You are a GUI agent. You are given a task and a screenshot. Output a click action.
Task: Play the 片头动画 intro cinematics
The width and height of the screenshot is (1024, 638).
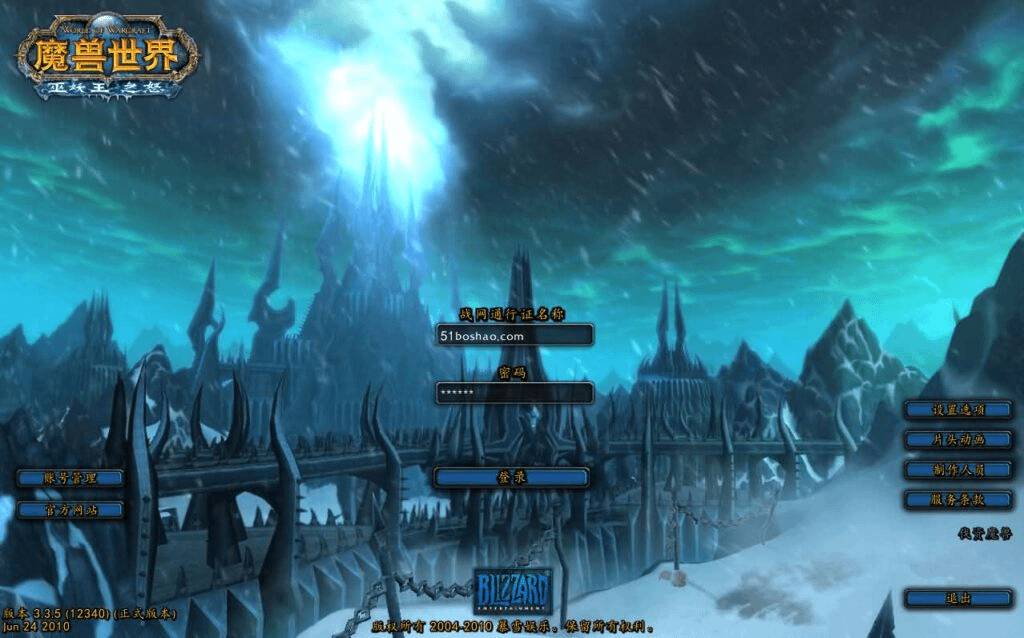click(x=958, y=440)
